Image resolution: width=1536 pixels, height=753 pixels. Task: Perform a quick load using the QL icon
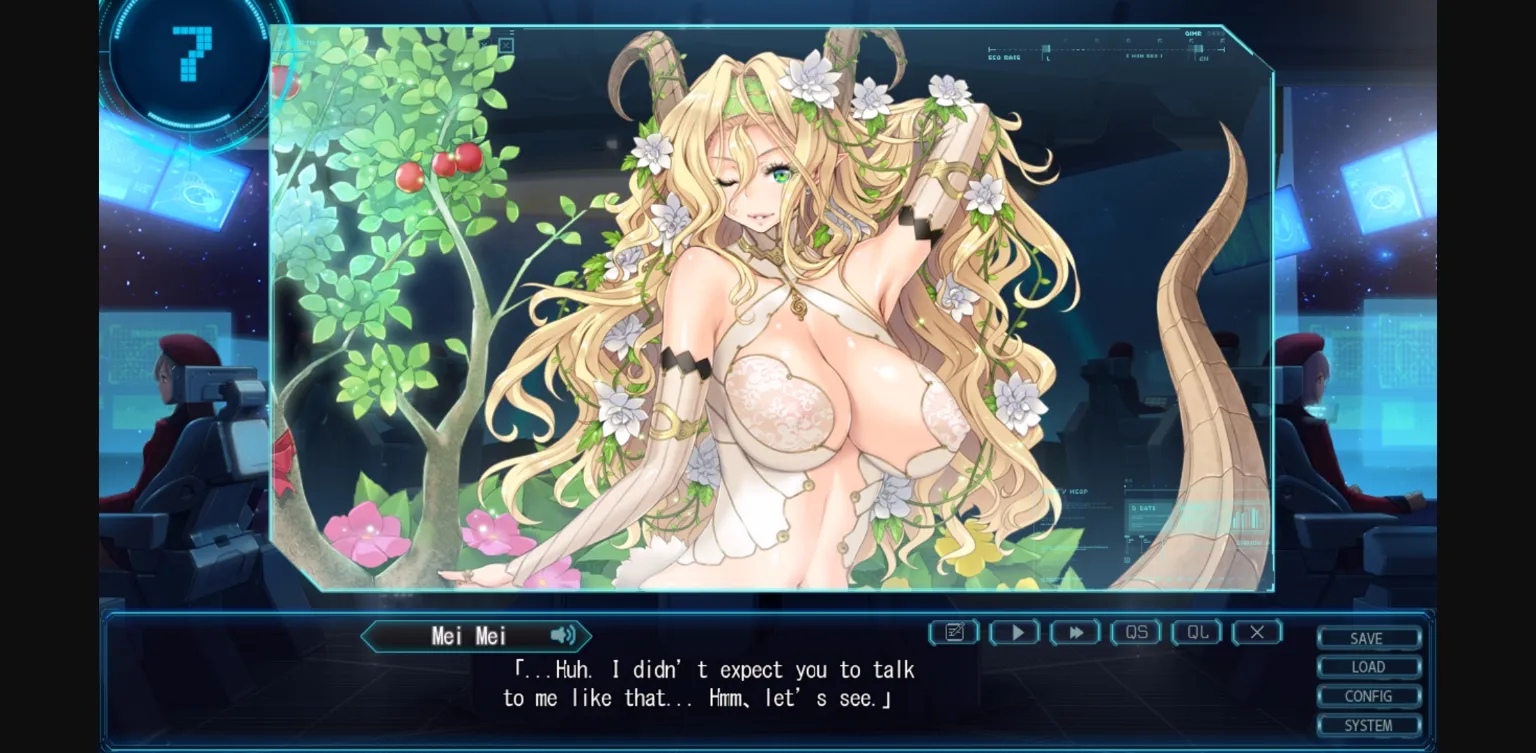[1196, 632]
